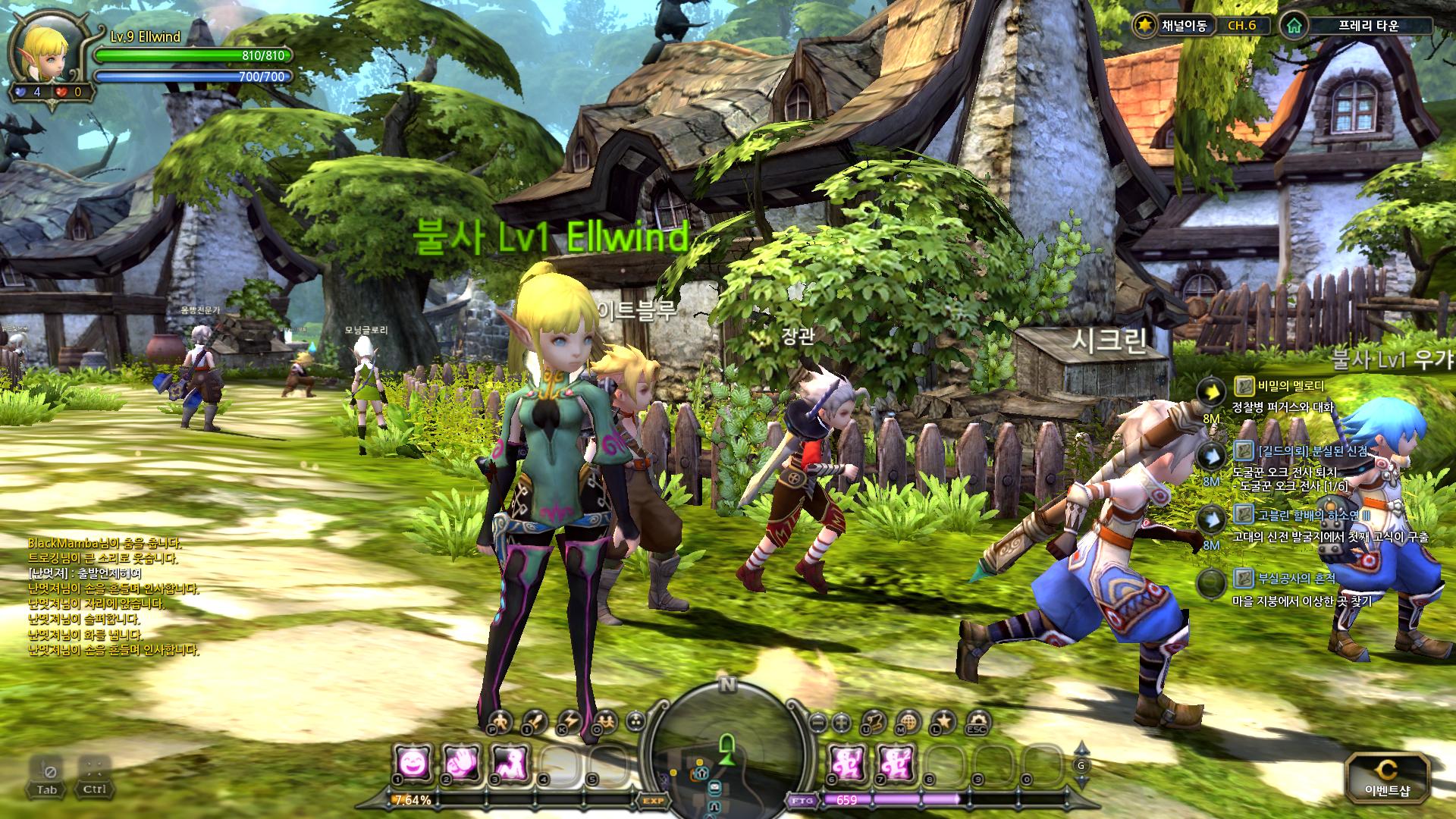Click the minimap plus zoom-in button
This screenshot has height=819, width=1456.
click(x=840, y=722)
